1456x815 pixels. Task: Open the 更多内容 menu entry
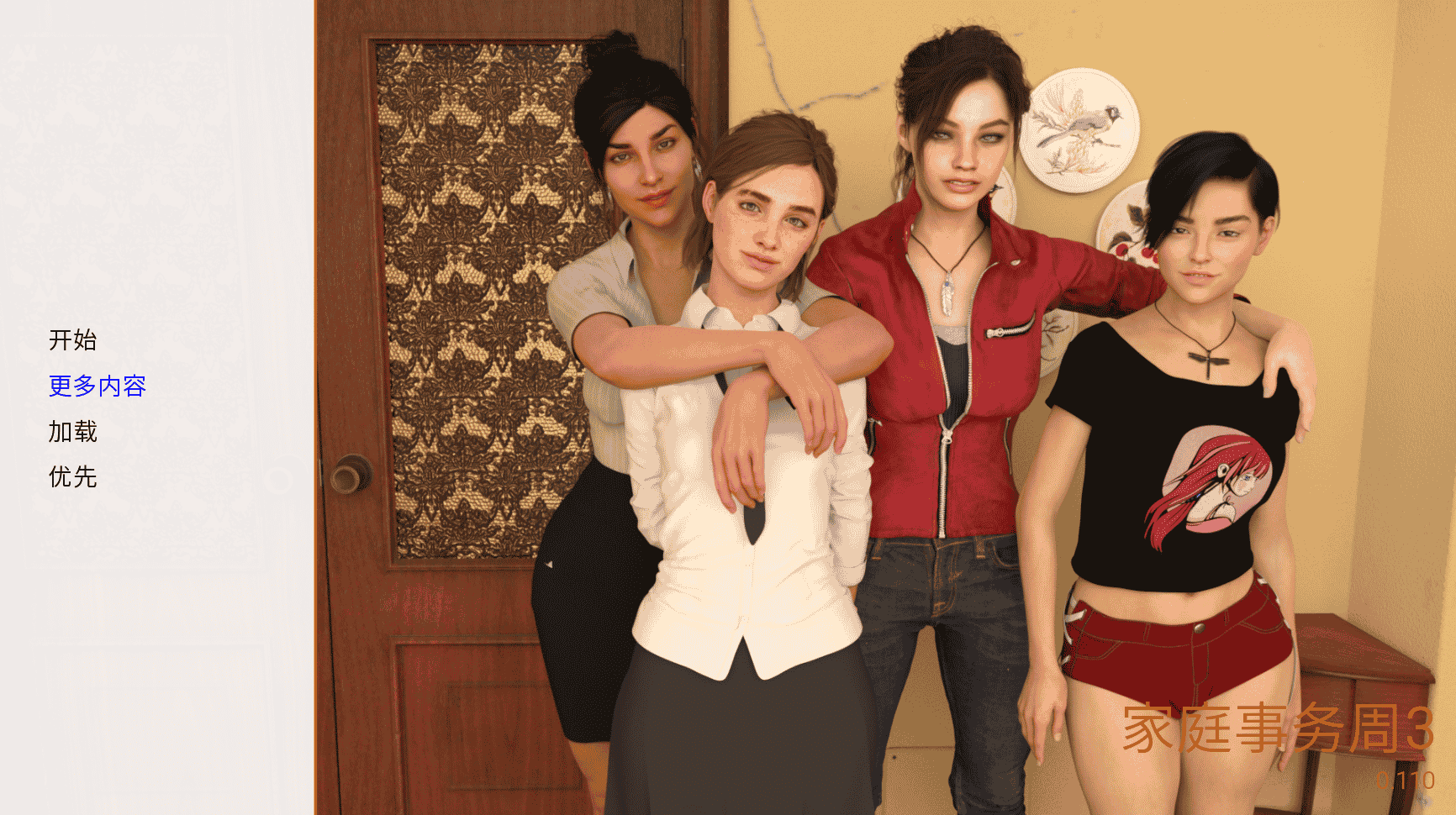pos(98,386)
